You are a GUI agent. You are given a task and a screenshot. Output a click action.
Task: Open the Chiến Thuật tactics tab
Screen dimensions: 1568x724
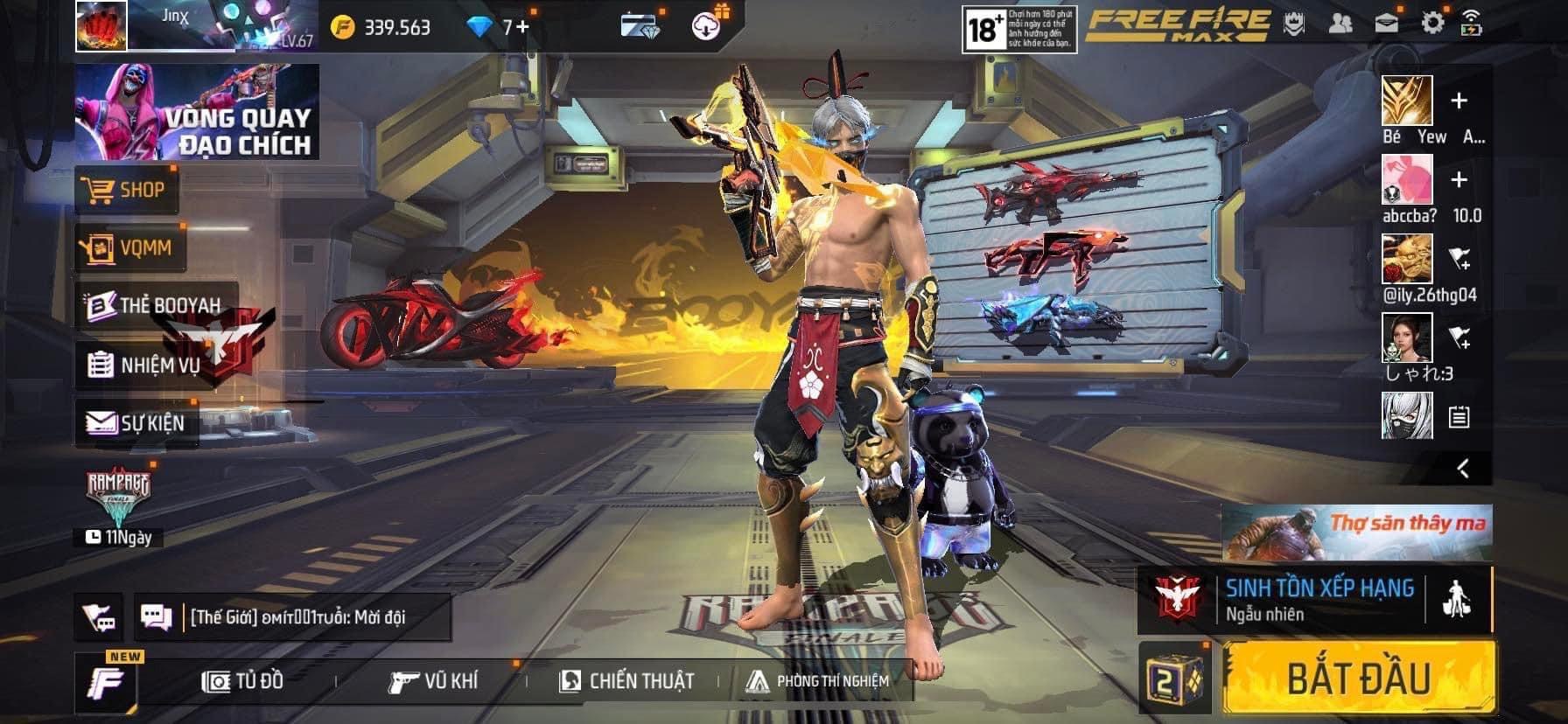(x=626, y=681)
